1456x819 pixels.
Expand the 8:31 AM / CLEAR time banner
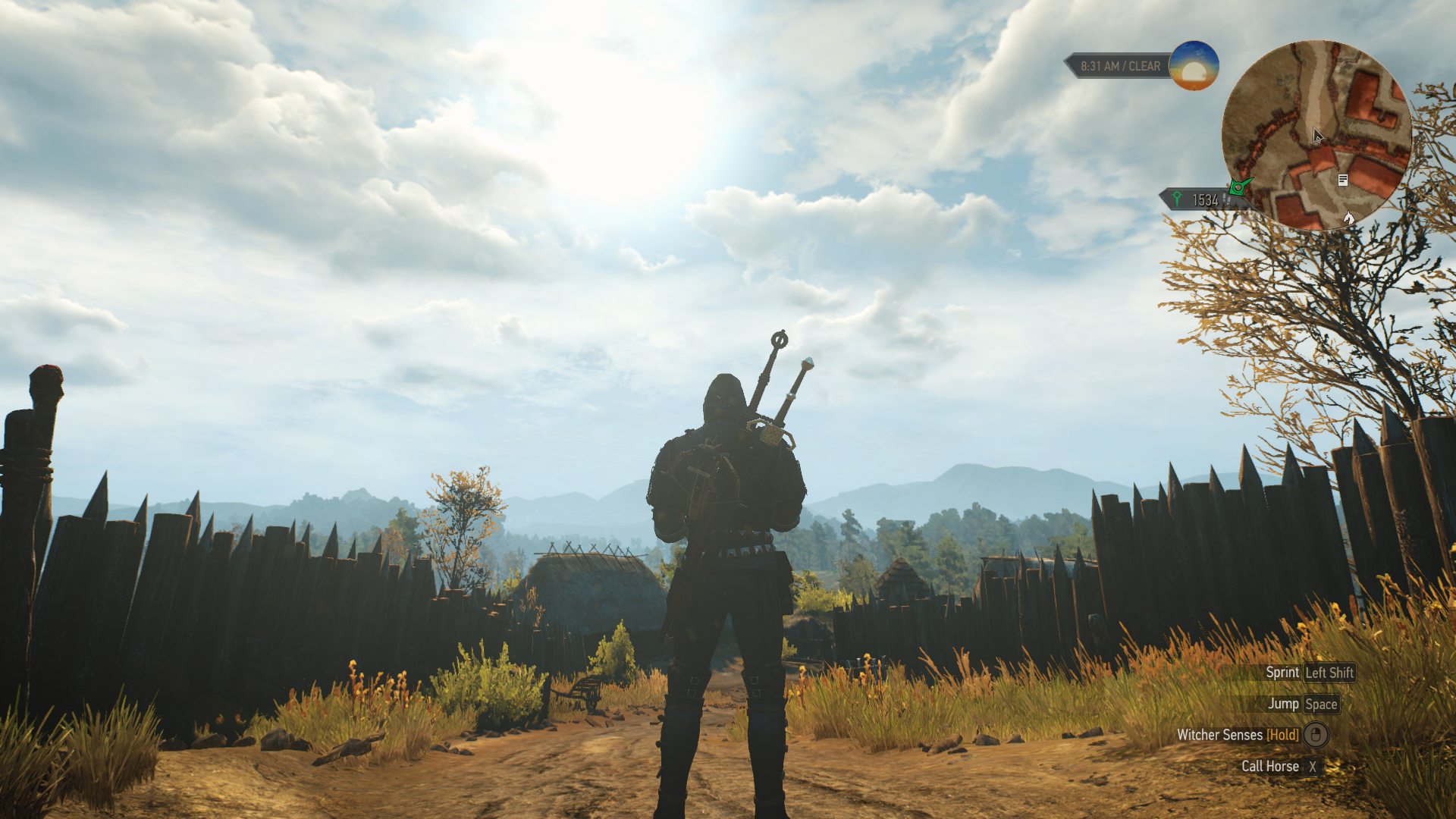[x=1119, y=66]
